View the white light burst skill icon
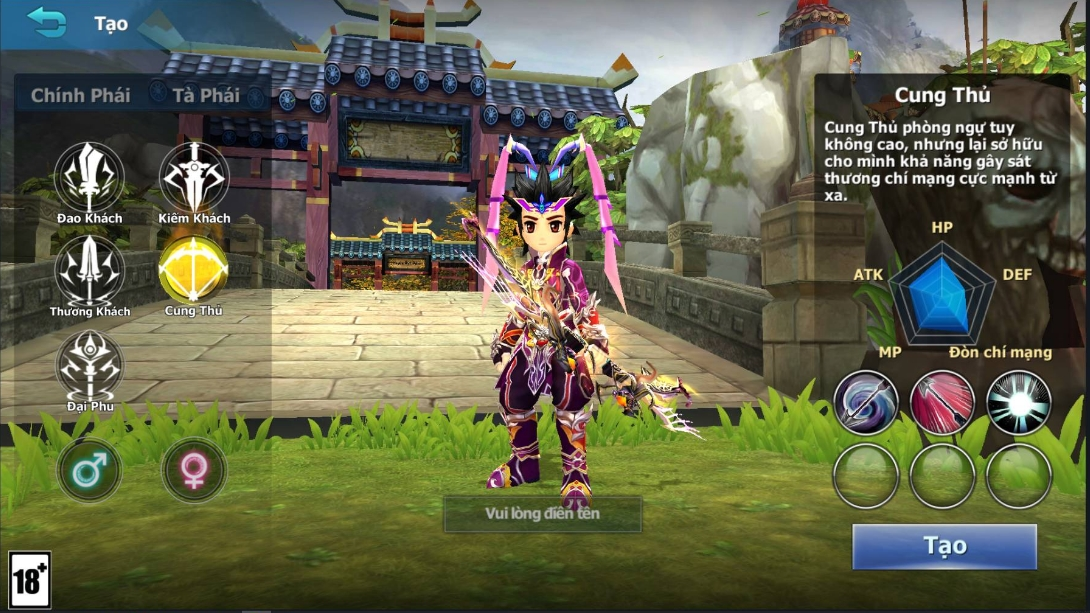This screenshot has height=613, width=1090. click(x=1019, y=402)
